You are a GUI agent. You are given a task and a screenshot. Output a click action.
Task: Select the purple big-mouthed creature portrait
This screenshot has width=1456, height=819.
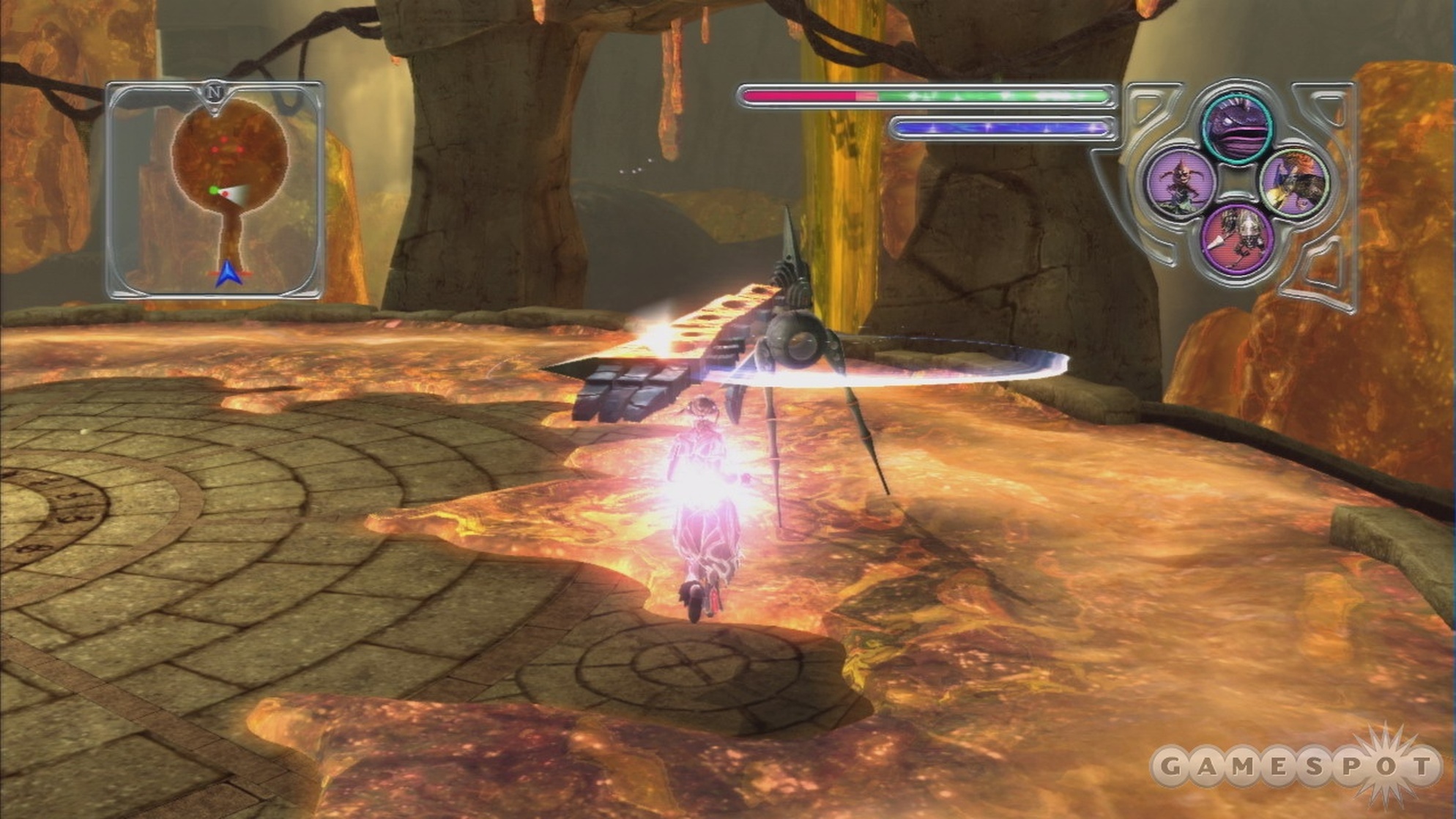(1238, 123)
